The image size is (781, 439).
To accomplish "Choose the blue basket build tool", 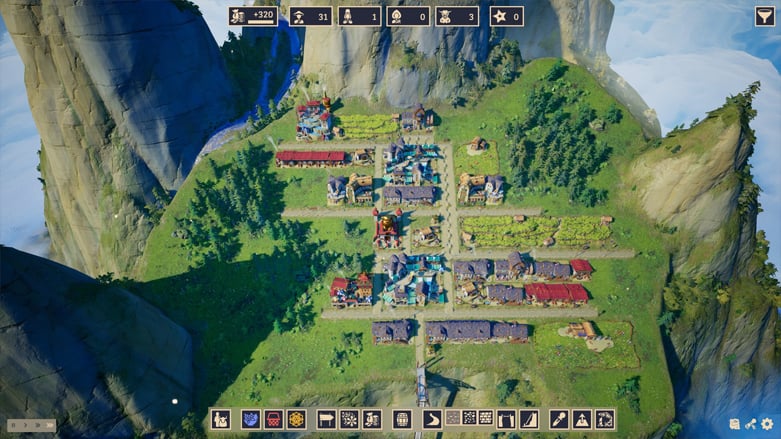I will coord(251,419).
